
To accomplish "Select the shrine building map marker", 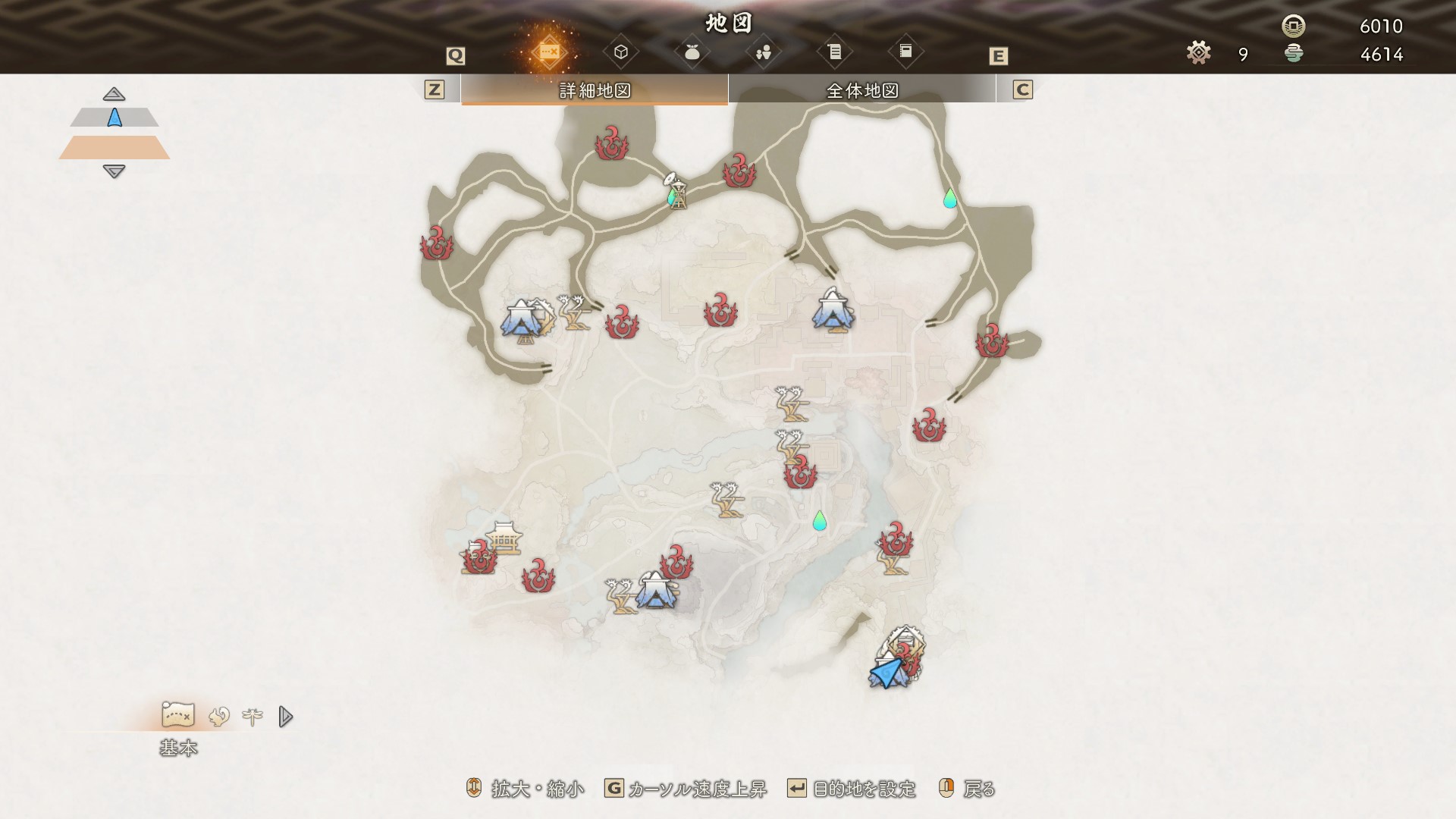I will [504, 538].
